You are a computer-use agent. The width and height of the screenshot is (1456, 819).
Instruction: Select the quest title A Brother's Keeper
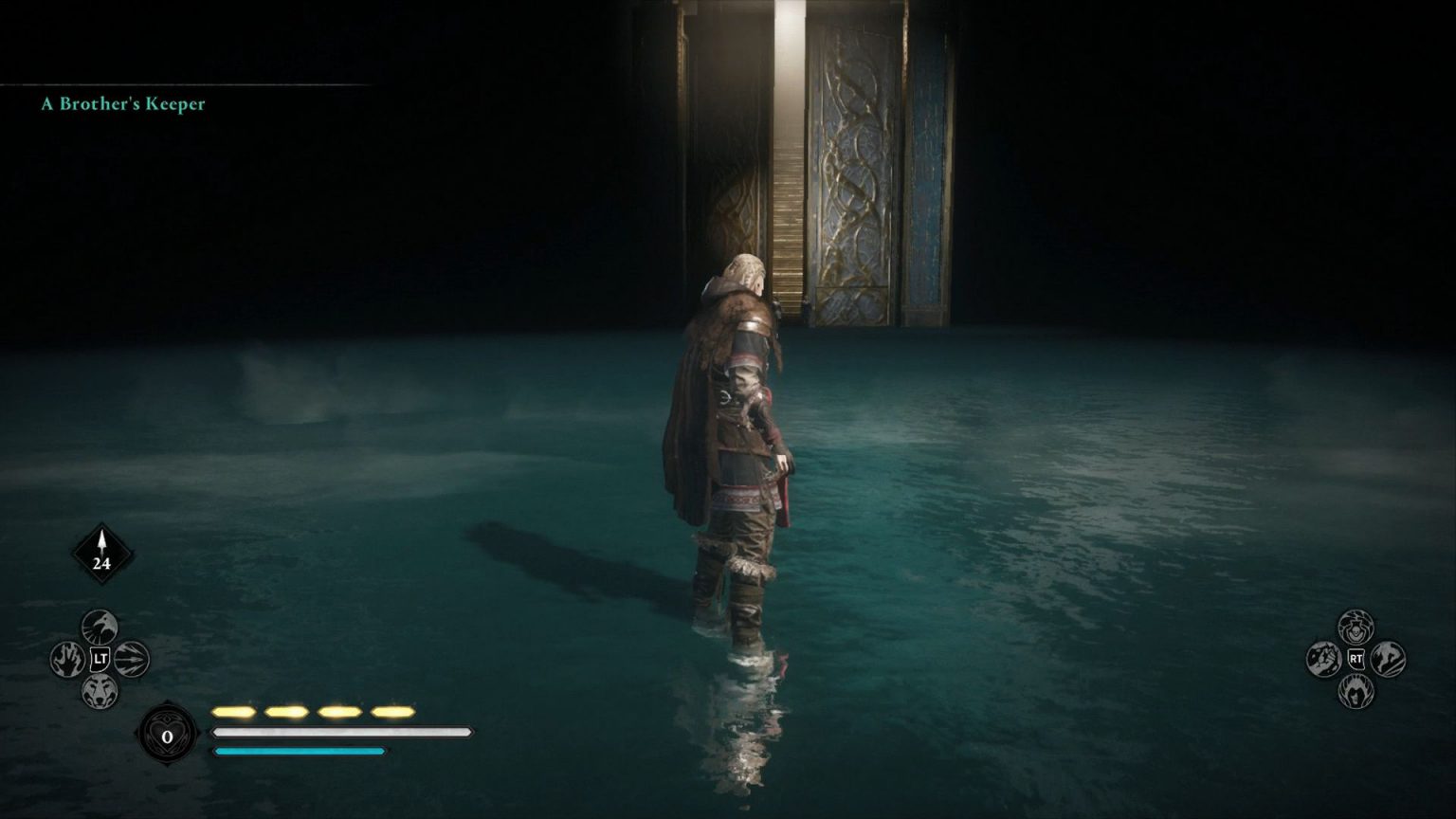(x=121, y=105)
